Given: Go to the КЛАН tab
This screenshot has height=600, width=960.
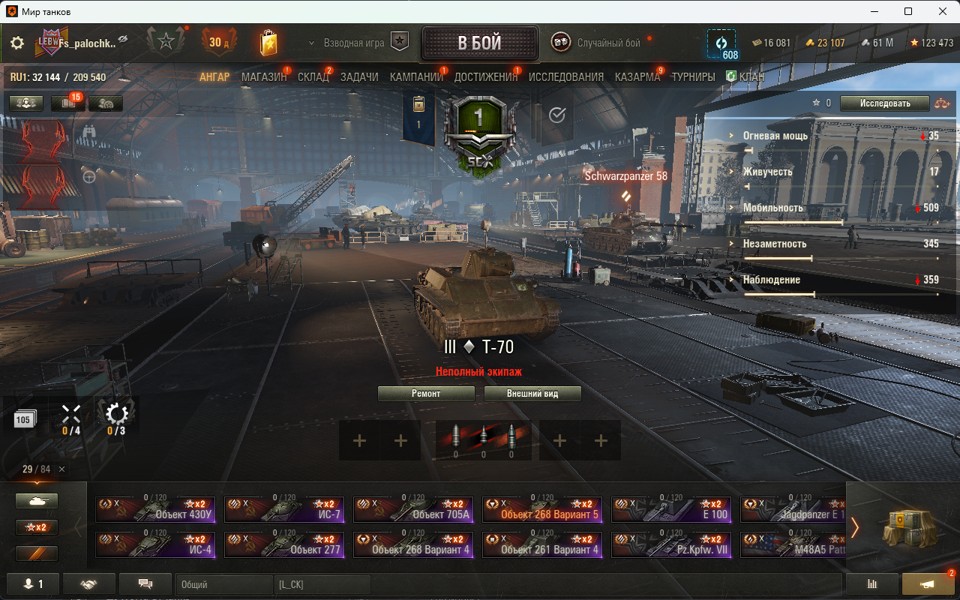Looking at the screenshot, I should 751,77.
